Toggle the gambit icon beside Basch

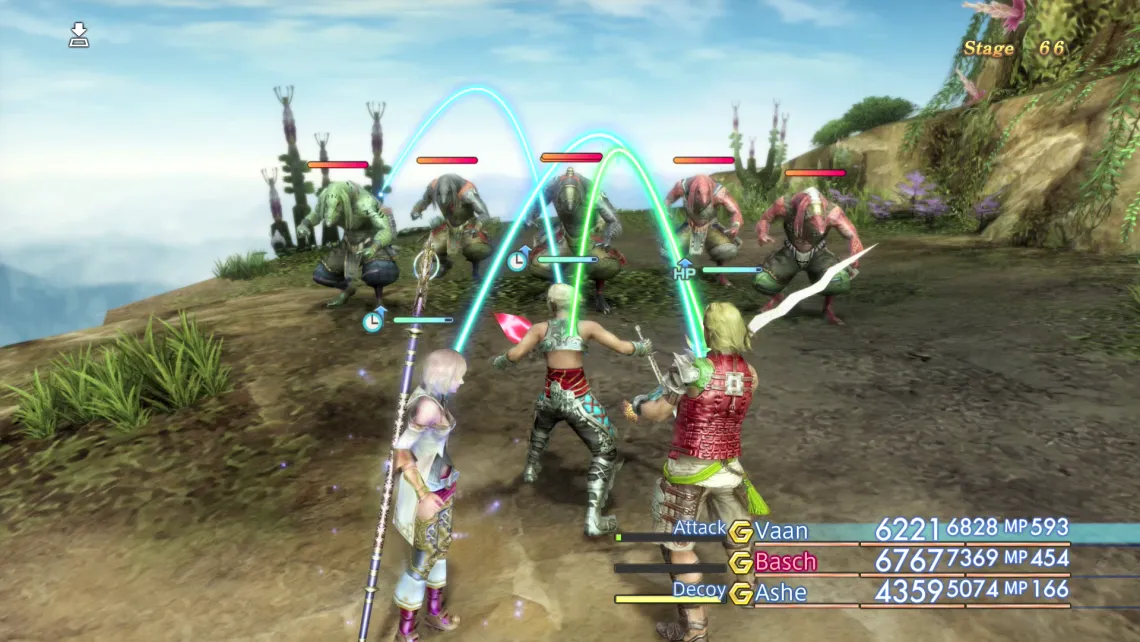pyautogui.click(x=741, y=562)
